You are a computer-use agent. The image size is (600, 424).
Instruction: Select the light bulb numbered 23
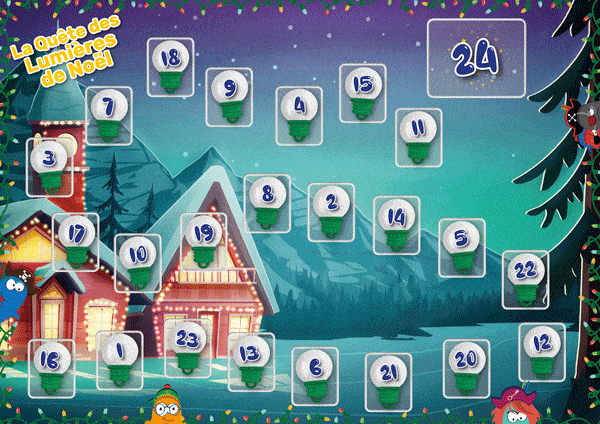coord(188,348)
